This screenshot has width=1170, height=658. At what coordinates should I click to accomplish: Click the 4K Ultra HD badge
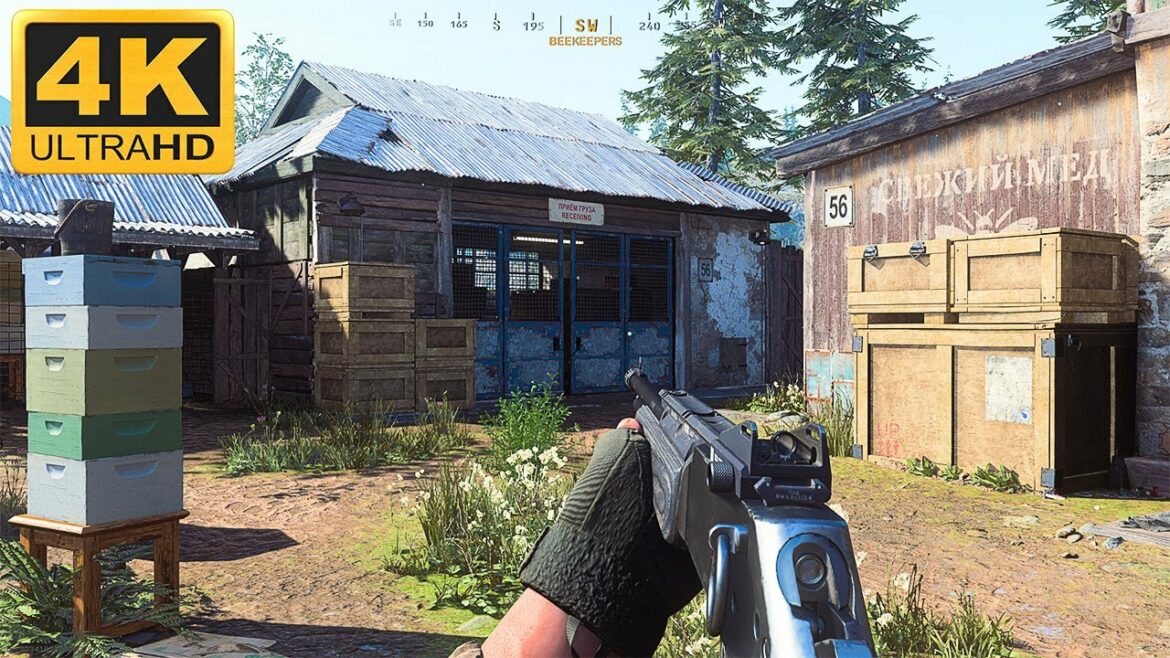coord(122,92)
